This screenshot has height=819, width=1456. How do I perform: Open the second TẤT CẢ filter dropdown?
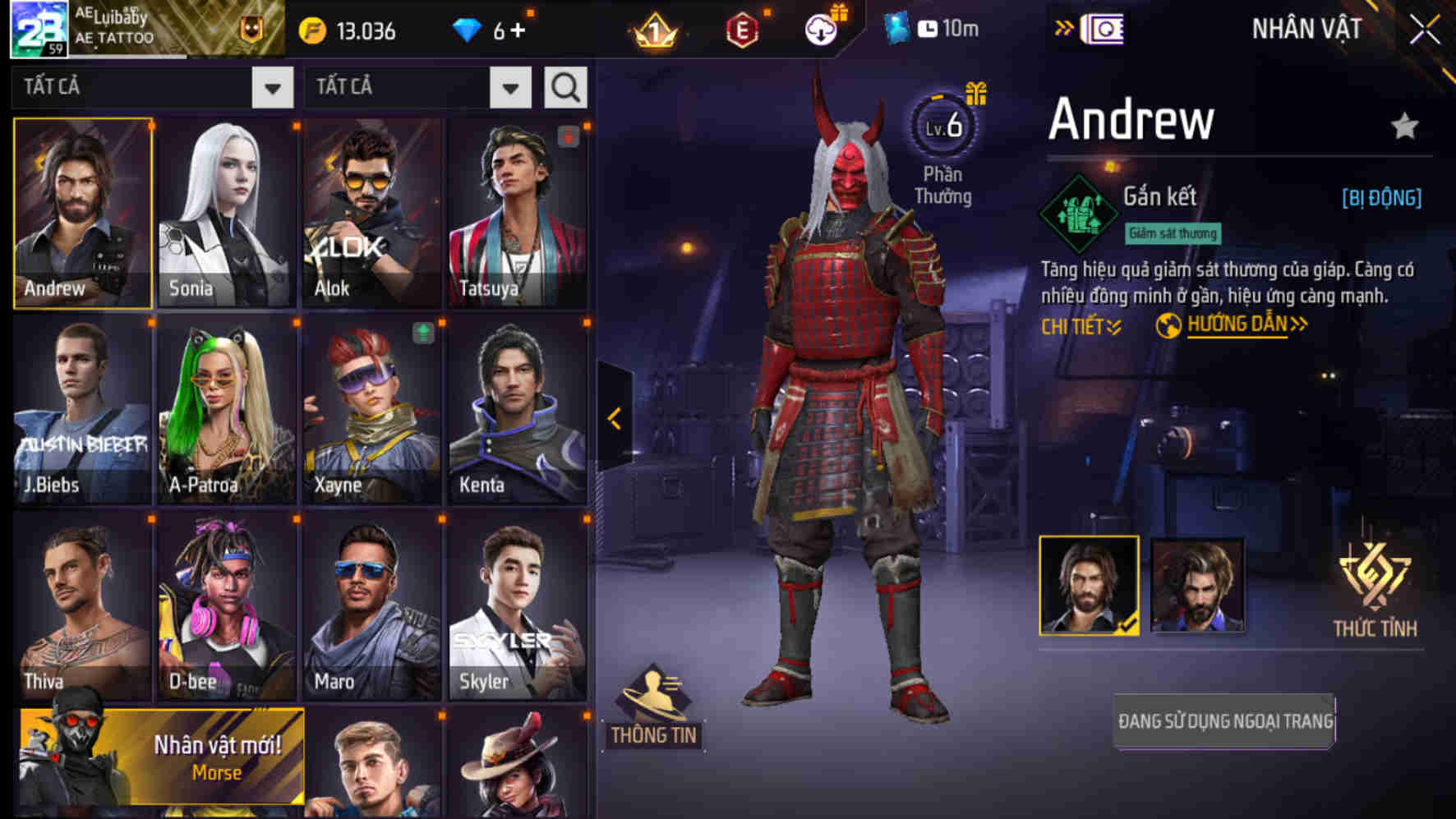(416, 86)
